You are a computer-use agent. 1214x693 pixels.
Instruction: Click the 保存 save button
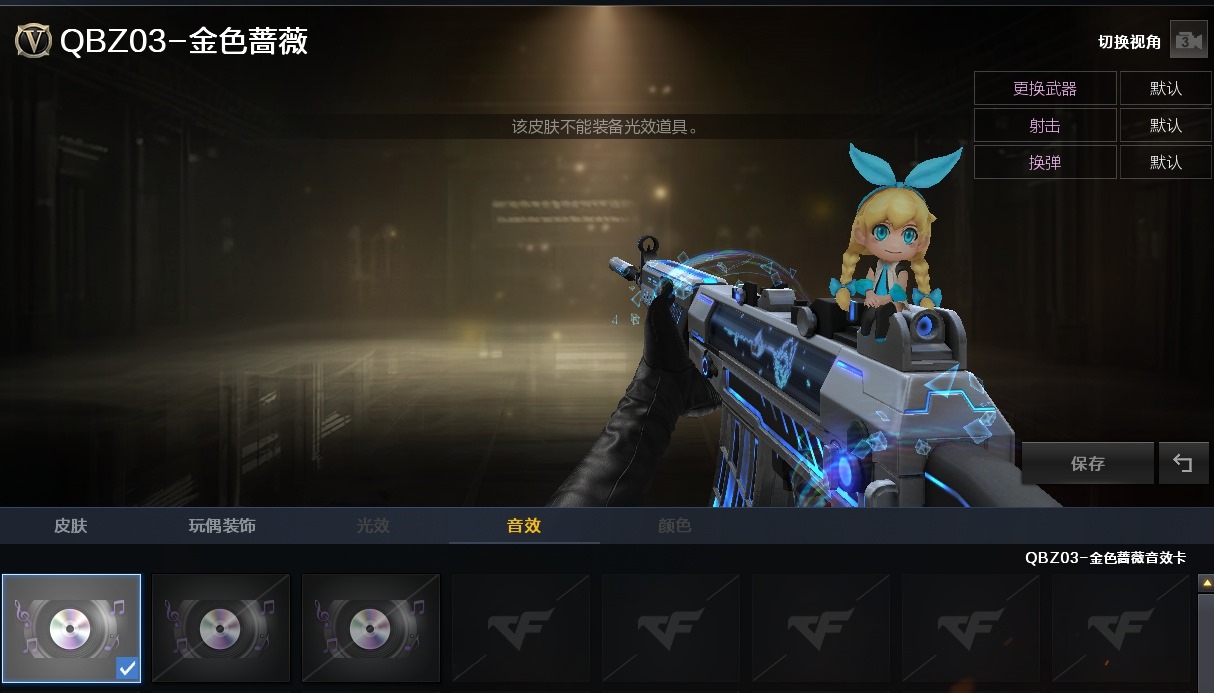click(1087, 464)
